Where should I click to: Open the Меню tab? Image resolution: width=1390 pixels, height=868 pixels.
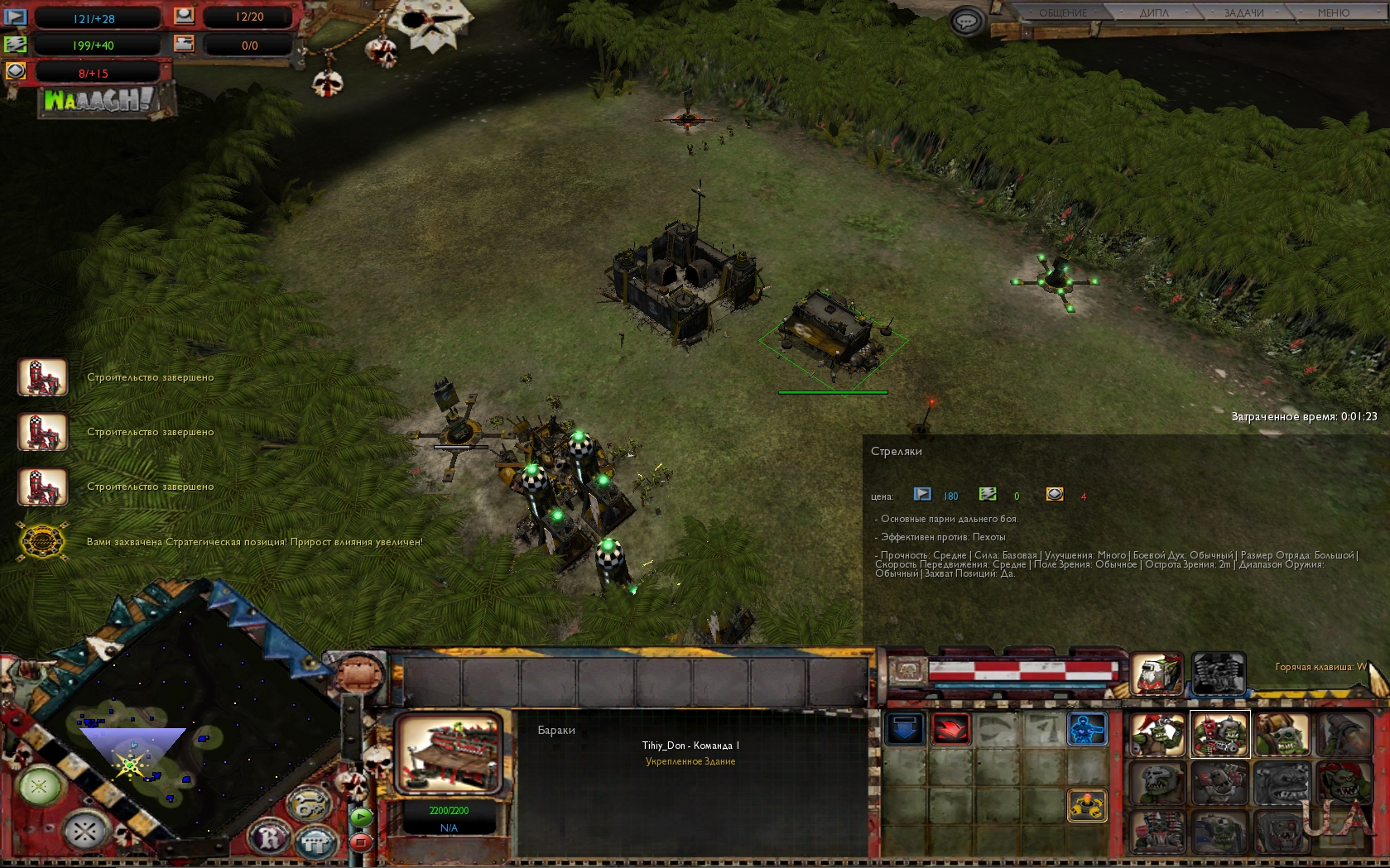point(1333,12)
